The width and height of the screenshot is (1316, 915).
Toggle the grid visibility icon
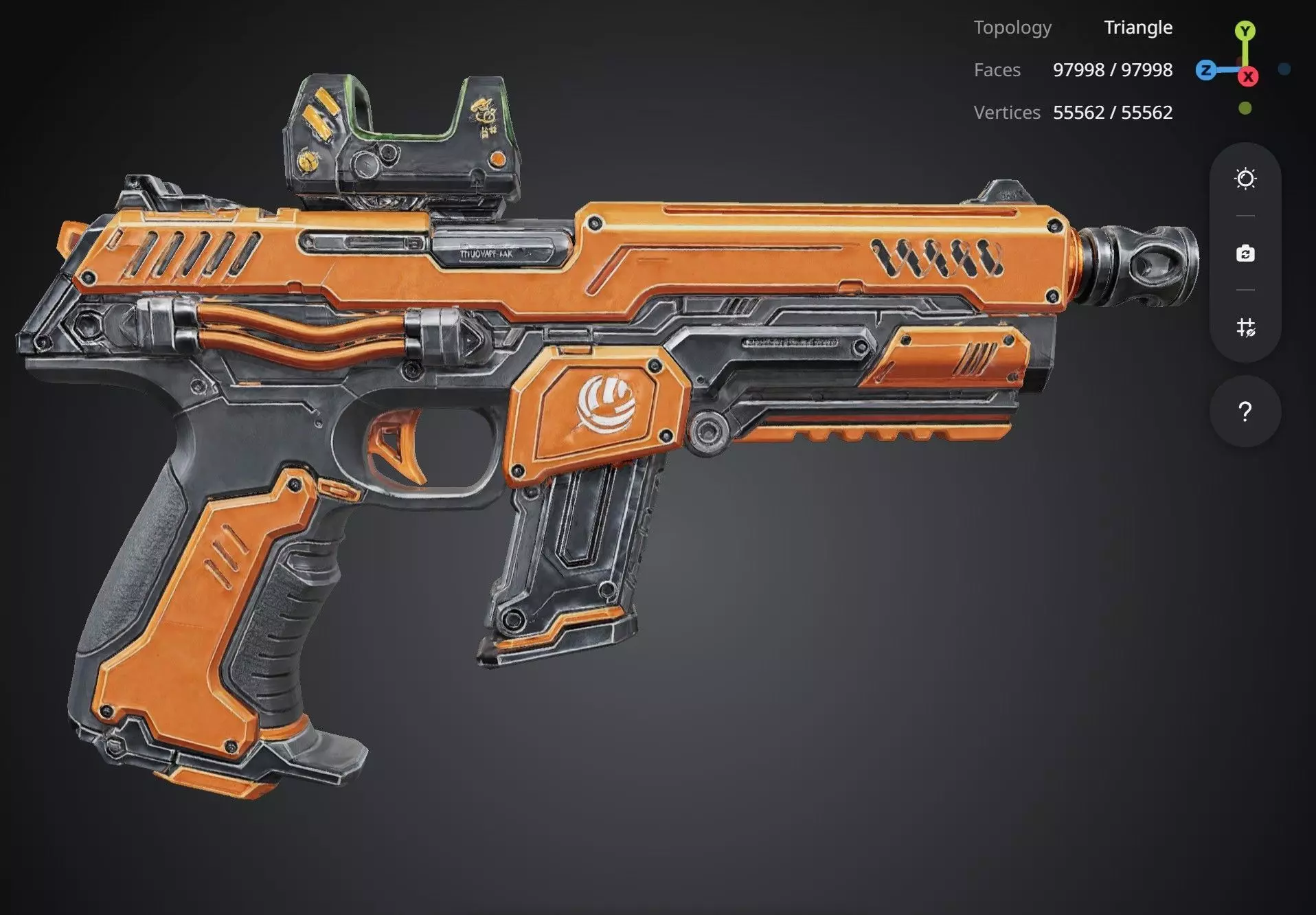click(x=1245, y=327)
